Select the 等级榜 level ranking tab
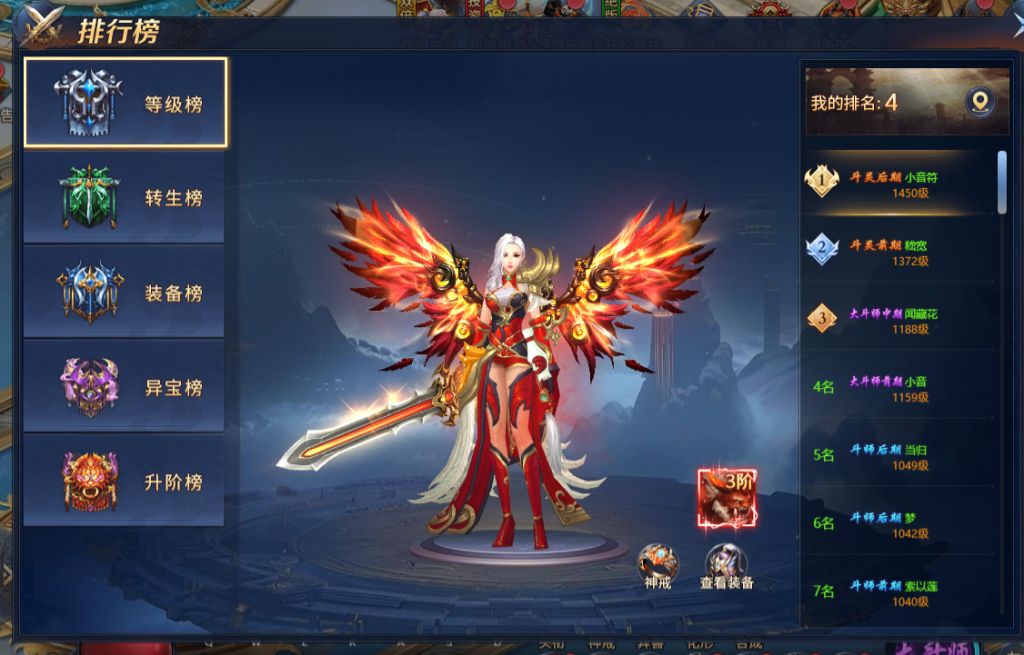The height and width of the screenshot is (655, 1024). tap(126, 103)
